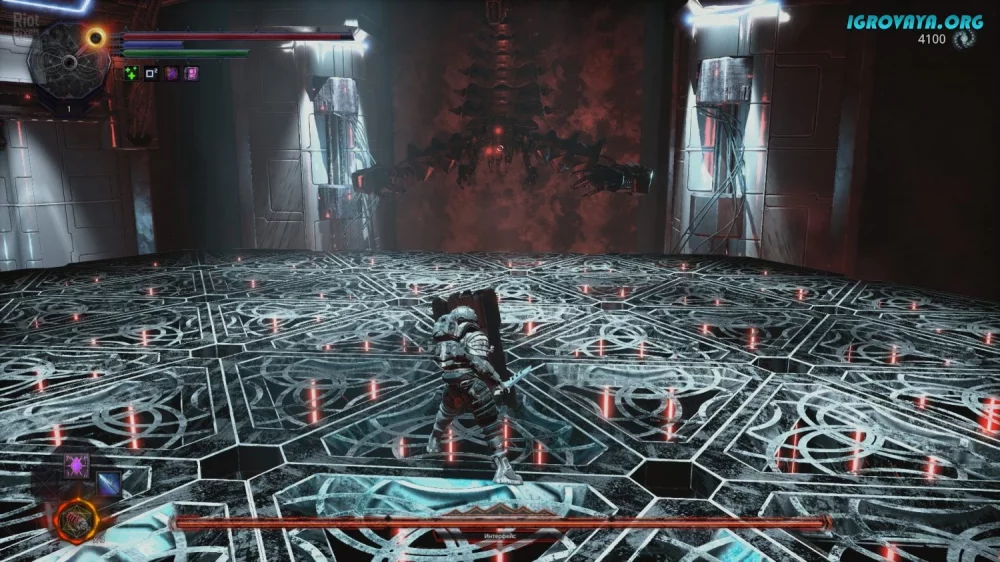The width and height of the screenshot is (1000, 562).
Task: Select the blue sword weapon slot
Action: pyautogui.click(x=107, y=483)
